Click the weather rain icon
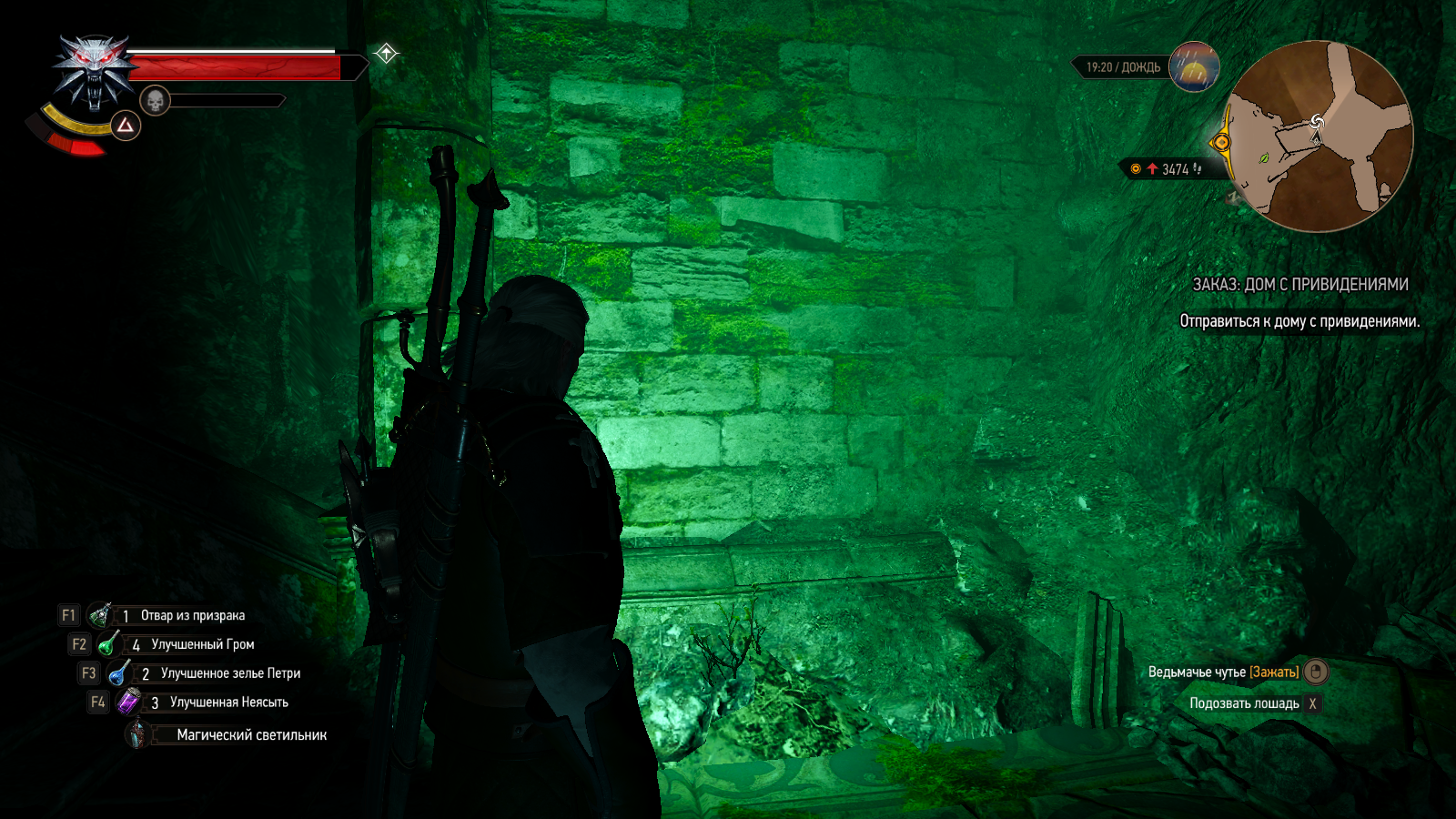Viewport: 1456px width, 819px height. tap(1194, 66)
